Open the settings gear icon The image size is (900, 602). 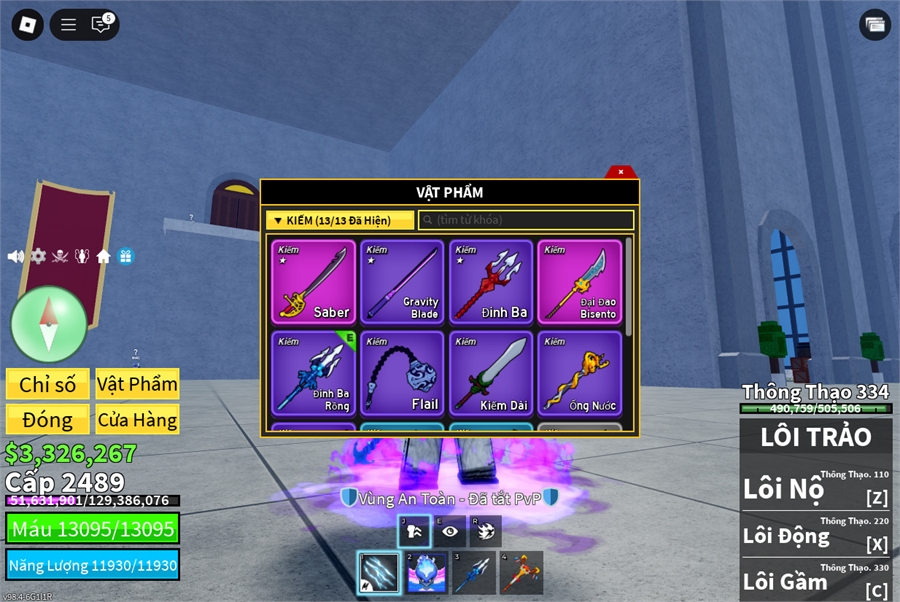pos(38,257)
